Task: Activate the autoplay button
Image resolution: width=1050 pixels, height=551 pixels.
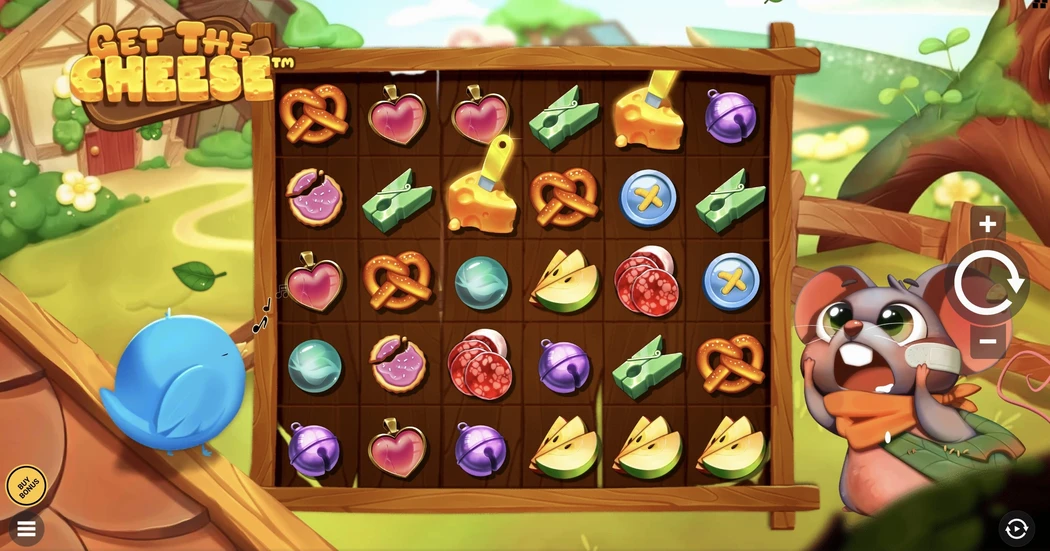Action: [1017, 528]
